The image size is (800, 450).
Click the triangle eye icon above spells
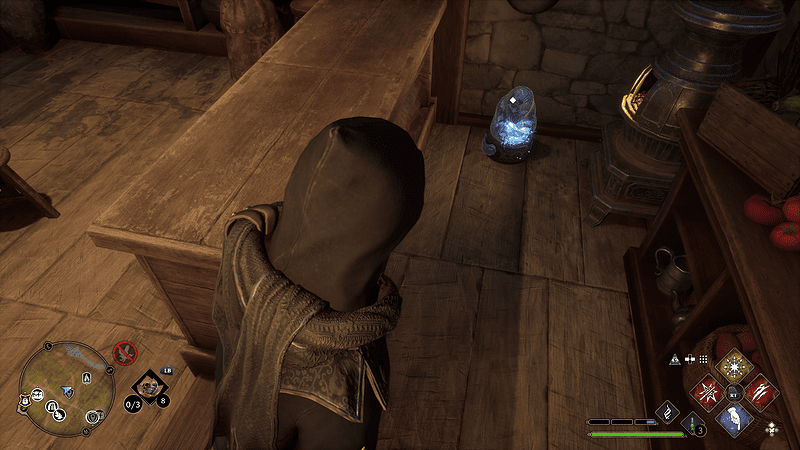(676, 359)
